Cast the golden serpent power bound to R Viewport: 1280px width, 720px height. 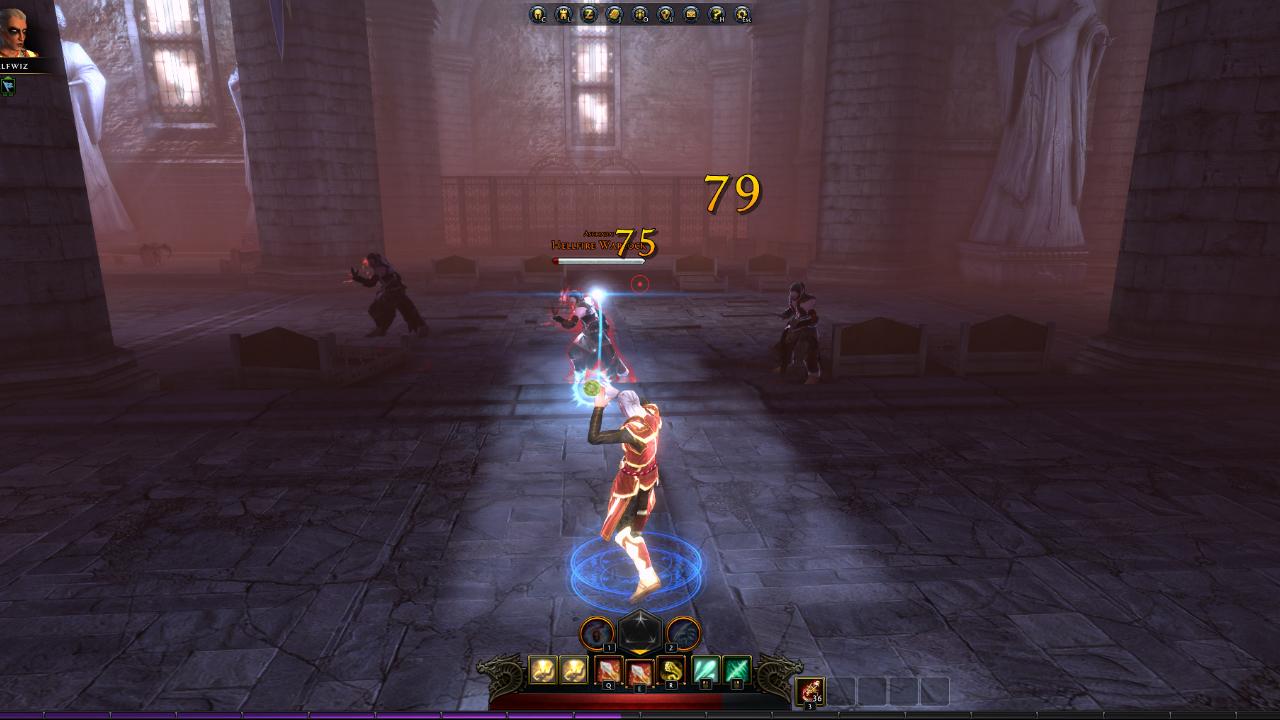(x=671, y=670)
